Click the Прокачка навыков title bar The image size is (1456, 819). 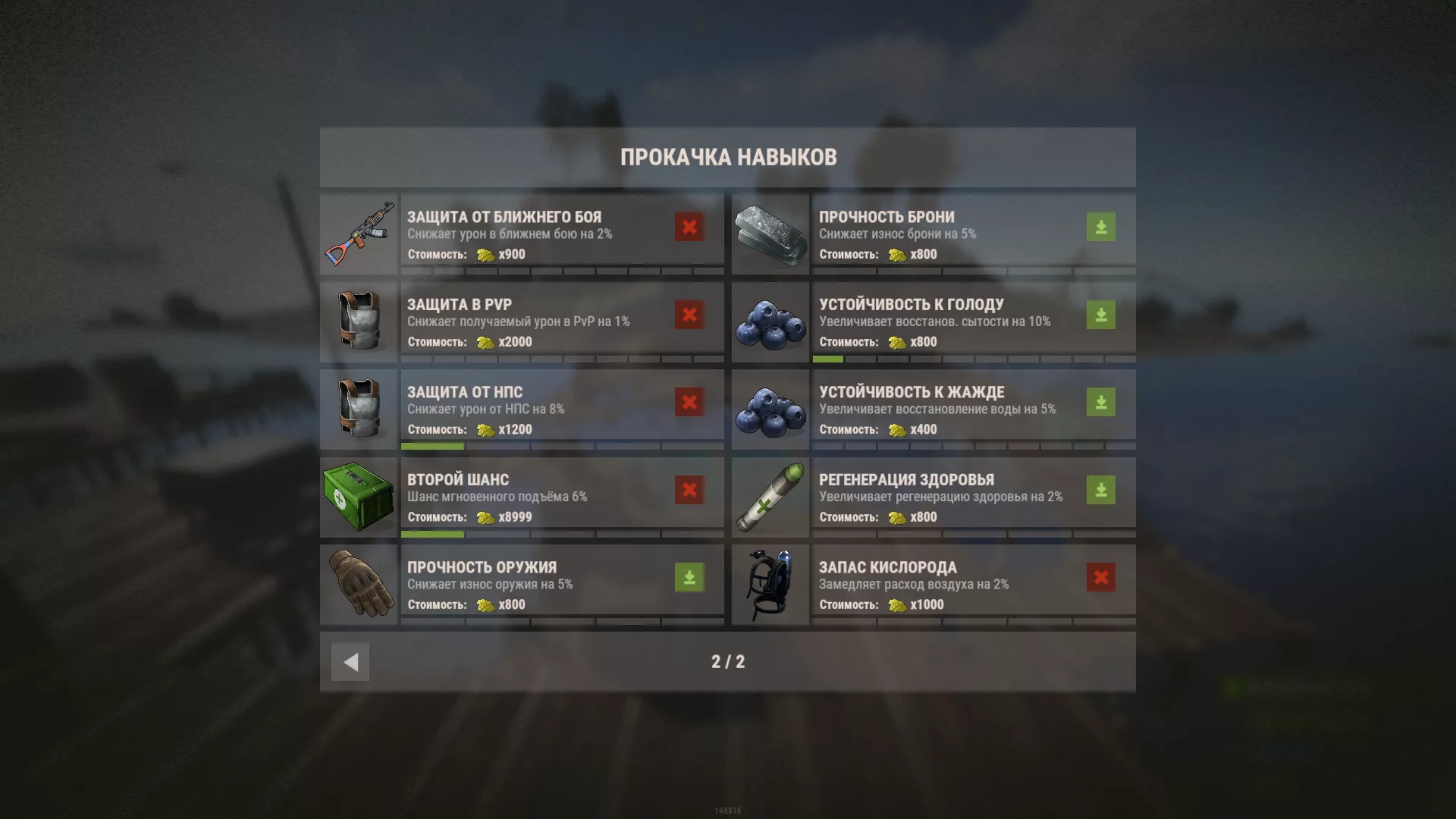click(728, 157)
